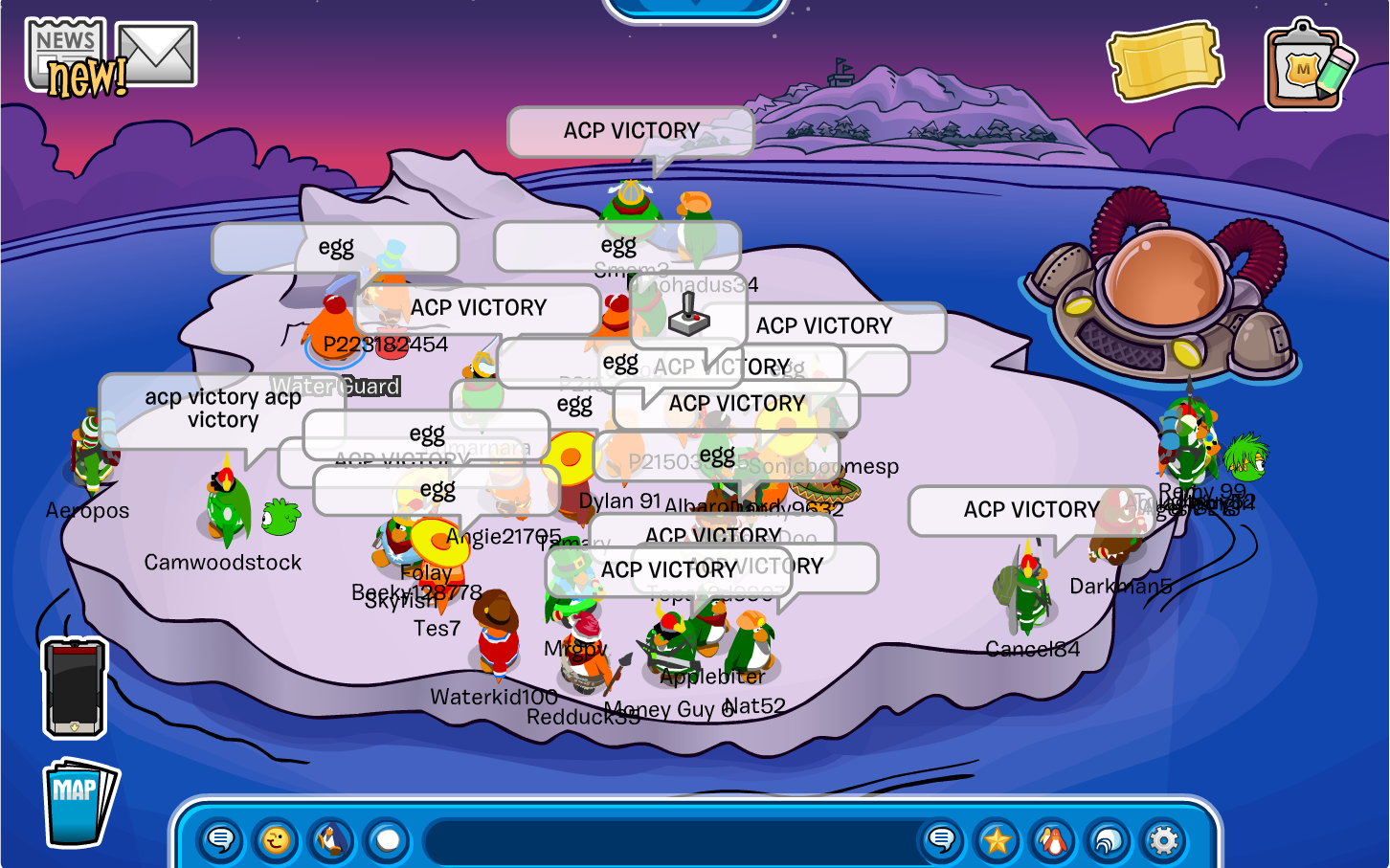Click the yellow ticket icon
The image size is (1390, 868).
[1165, 61]
